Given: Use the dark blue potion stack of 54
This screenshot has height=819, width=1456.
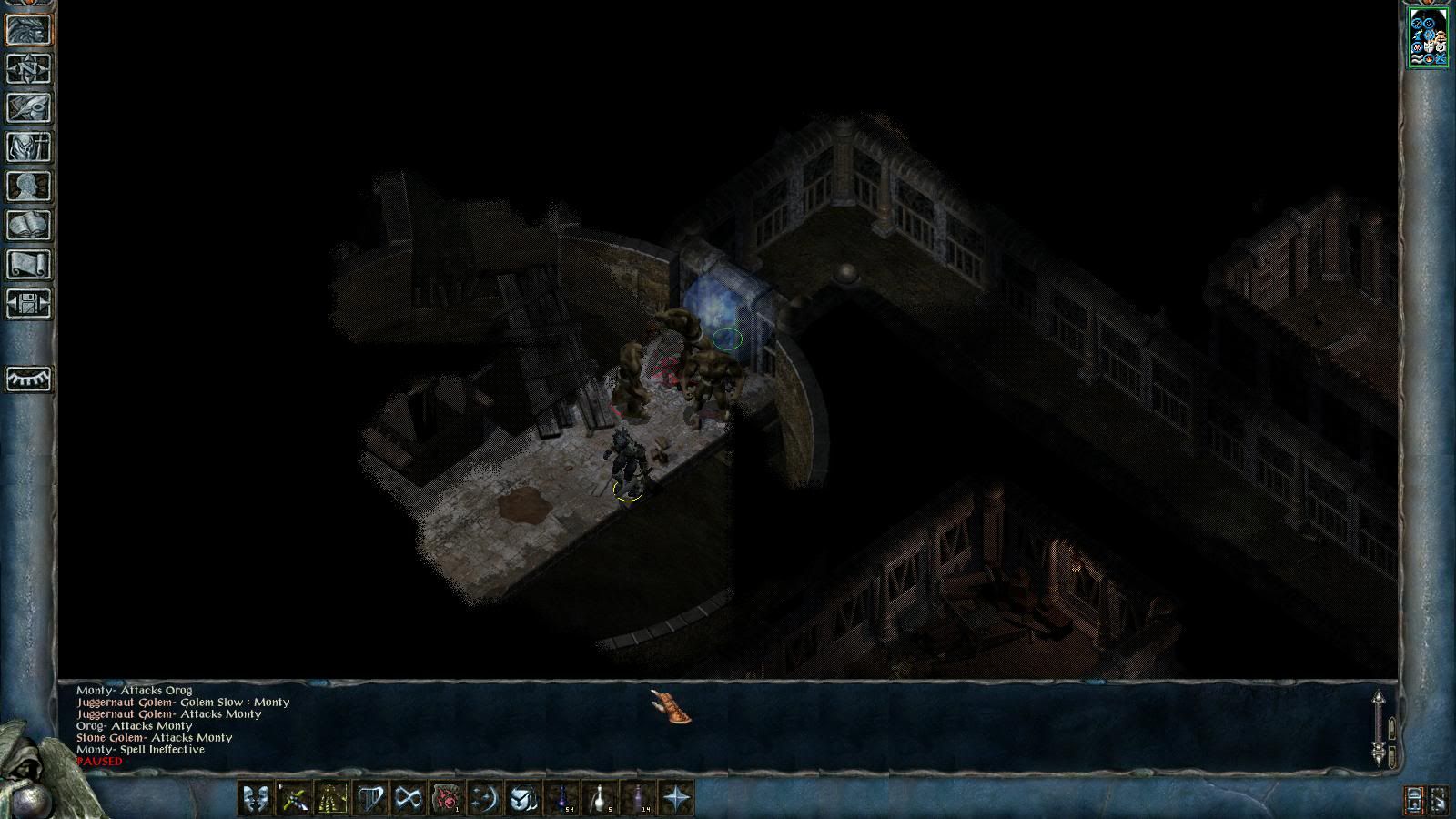Looking at the screenshot, I should pyautogui.click(x=561, y=798).
